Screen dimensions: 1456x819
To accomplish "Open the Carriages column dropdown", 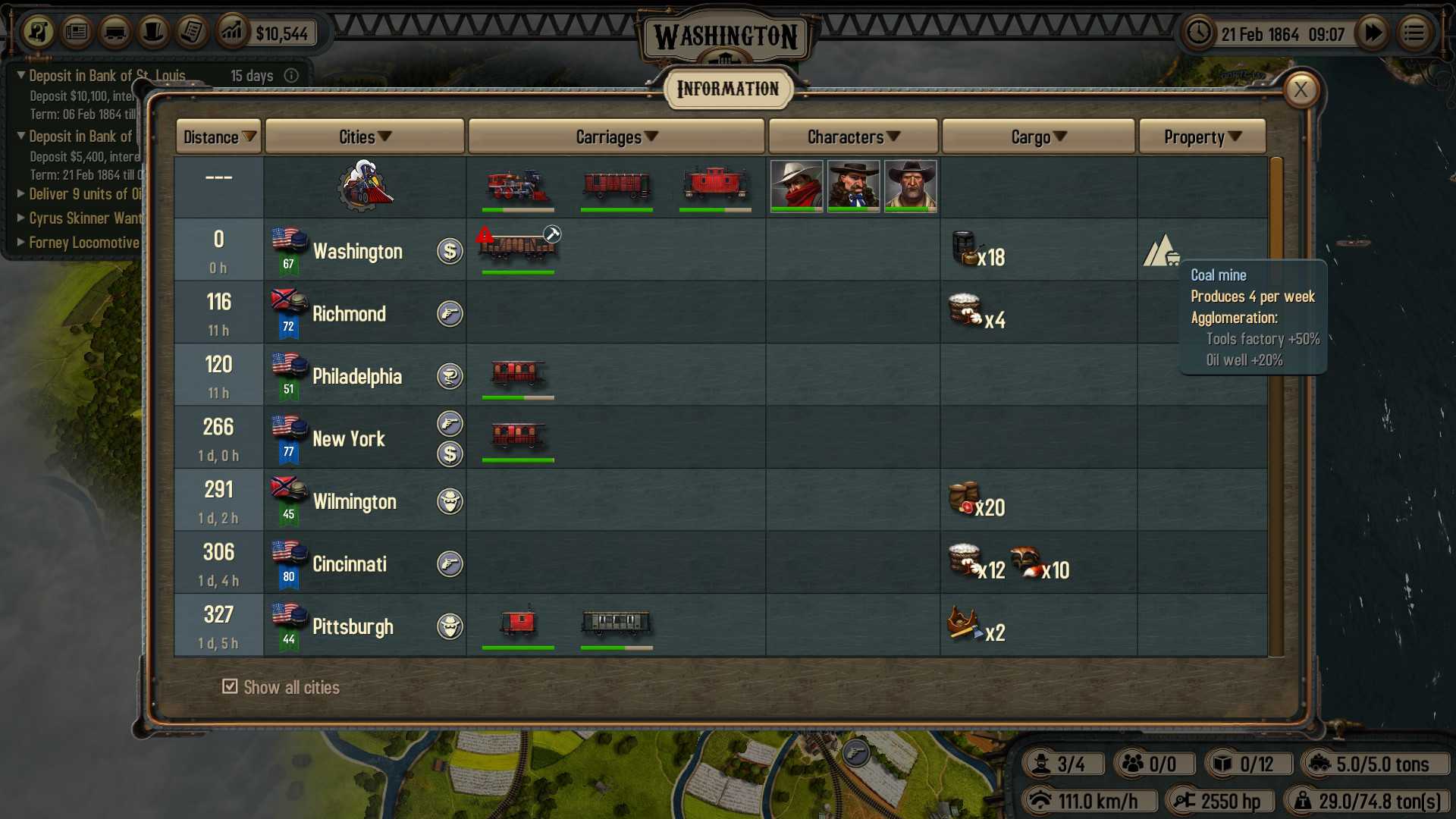I will point(616,136).
